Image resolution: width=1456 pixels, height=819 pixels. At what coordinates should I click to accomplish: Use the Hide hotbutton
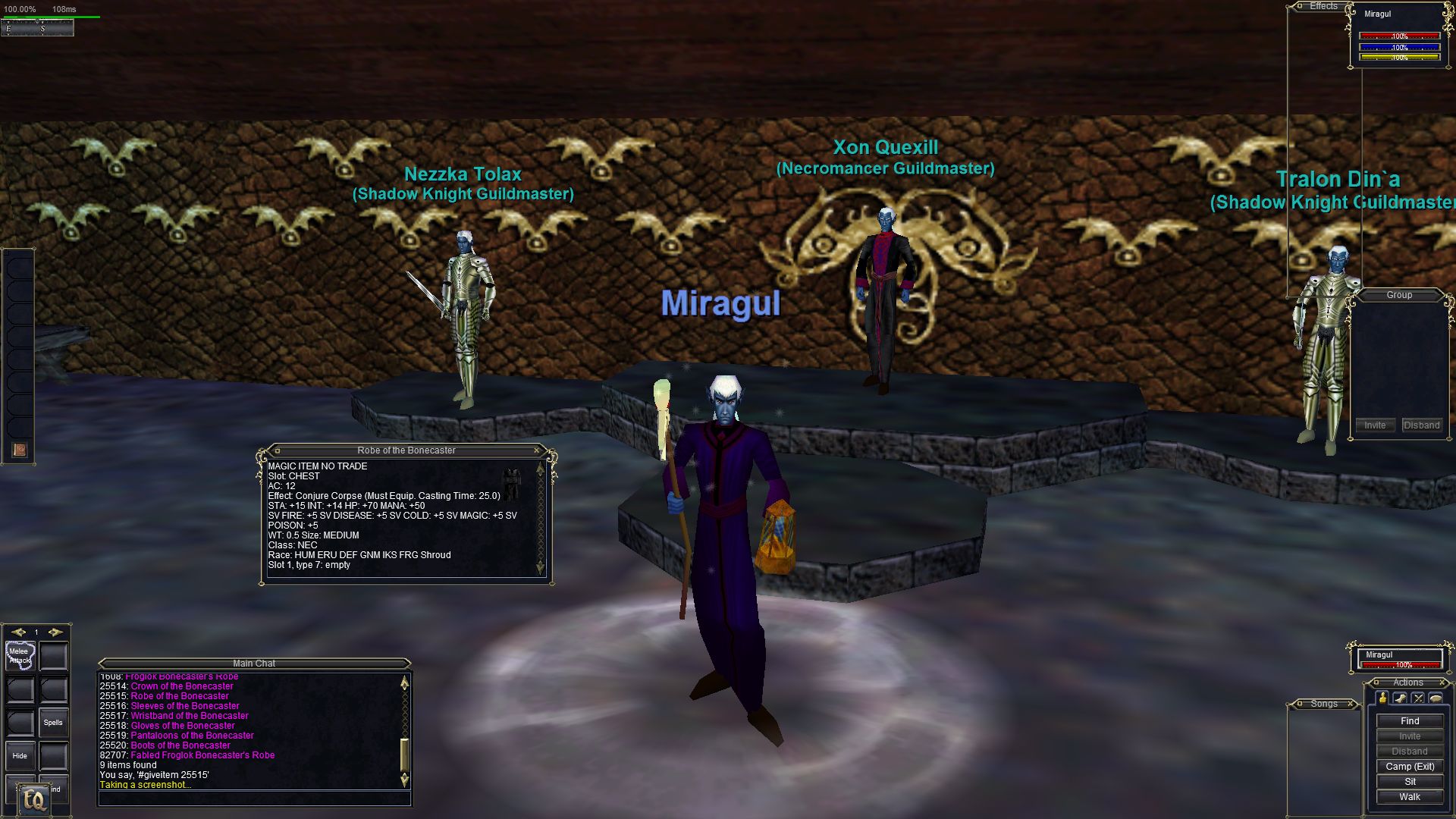pos(20,756)
